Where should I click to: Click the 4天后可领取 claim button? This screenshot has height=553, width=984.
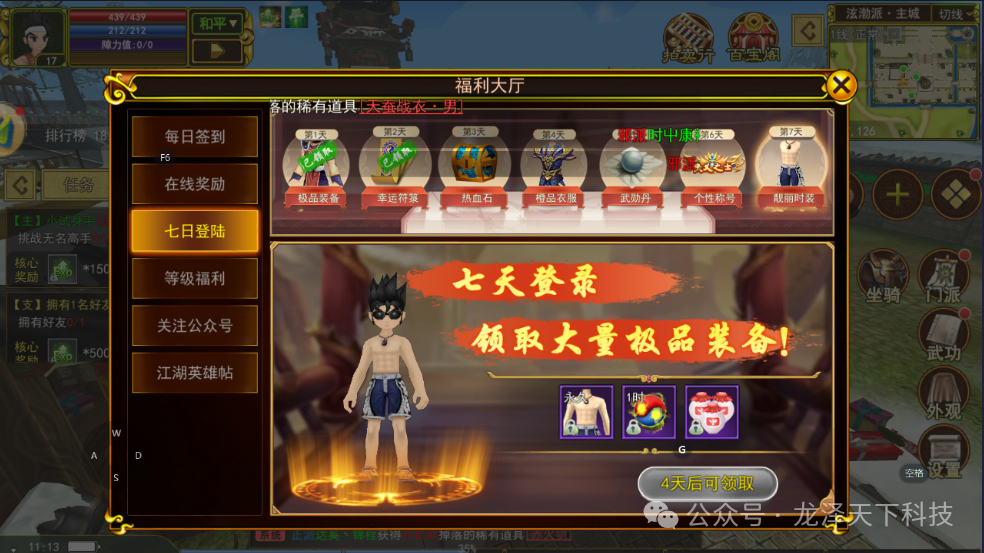click(707, 484)
